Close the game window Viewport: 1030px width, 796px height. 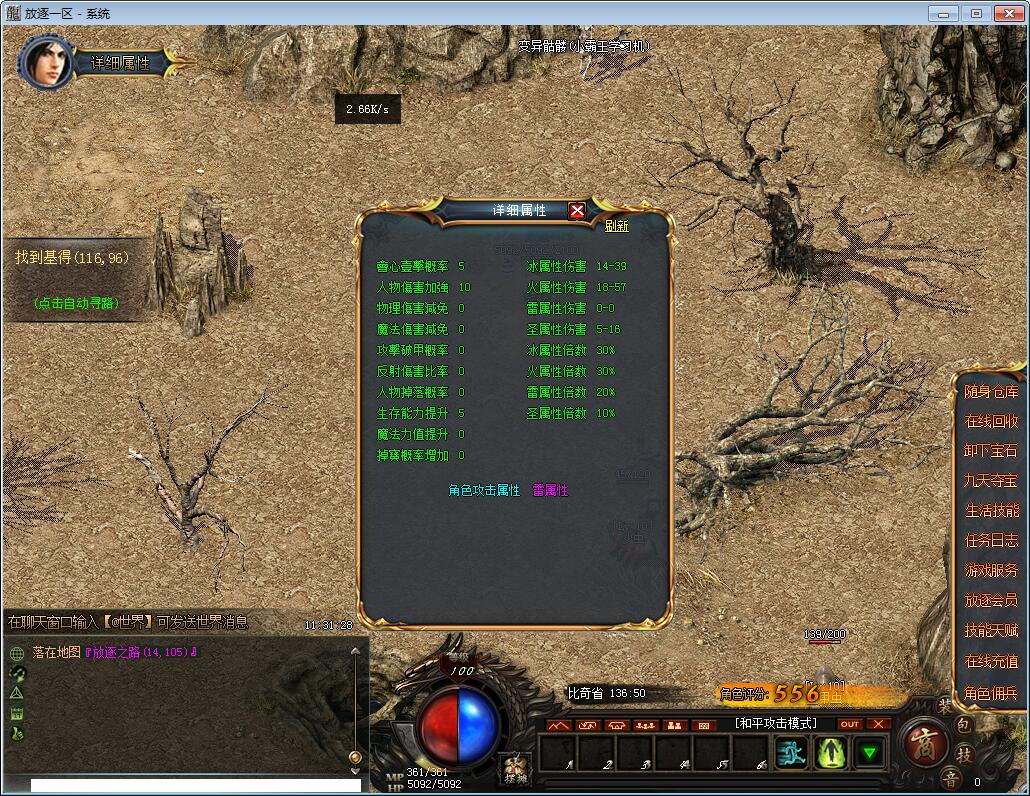(1007, 13)
